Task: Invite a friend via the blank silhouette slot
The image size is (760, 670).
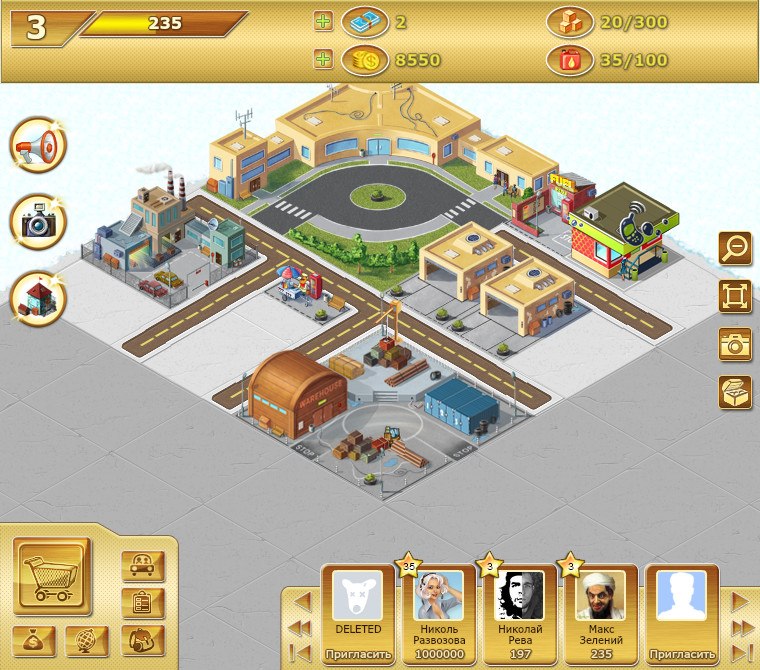Action: tap(681, 655)
